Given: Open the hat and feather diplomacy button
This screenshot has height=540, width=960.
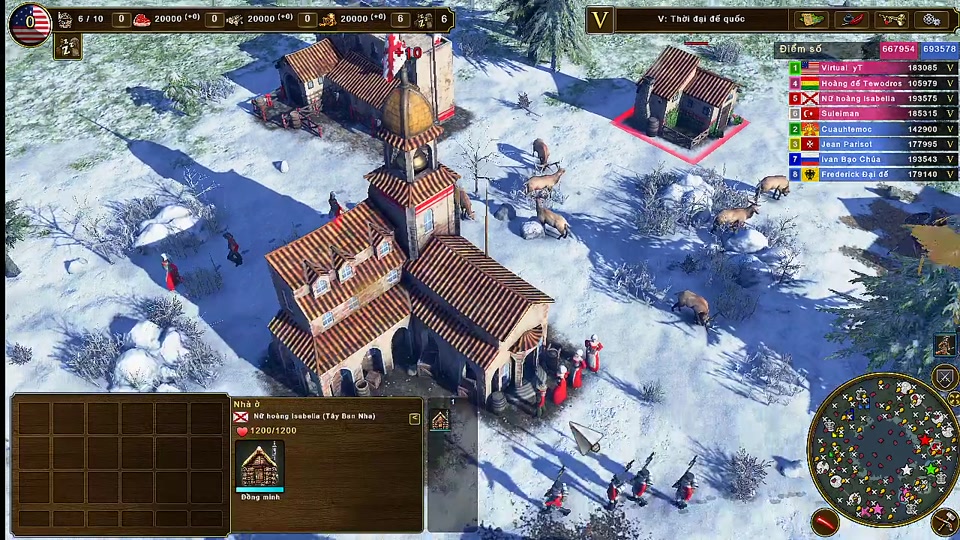Looking at the screenshot, I should click(x=850, y=20).
